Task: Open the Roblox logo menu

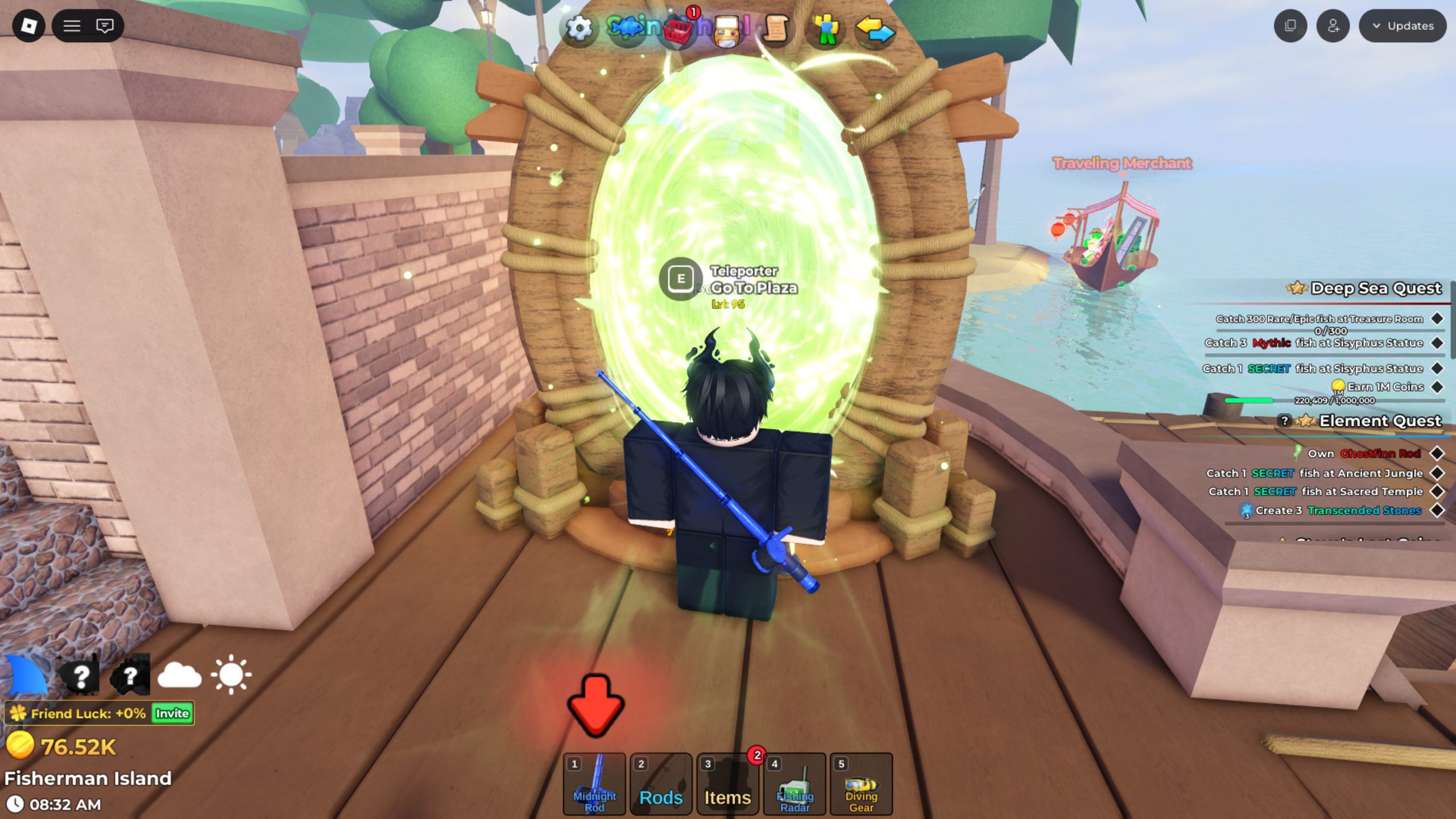Action: [x=28, y=26]
